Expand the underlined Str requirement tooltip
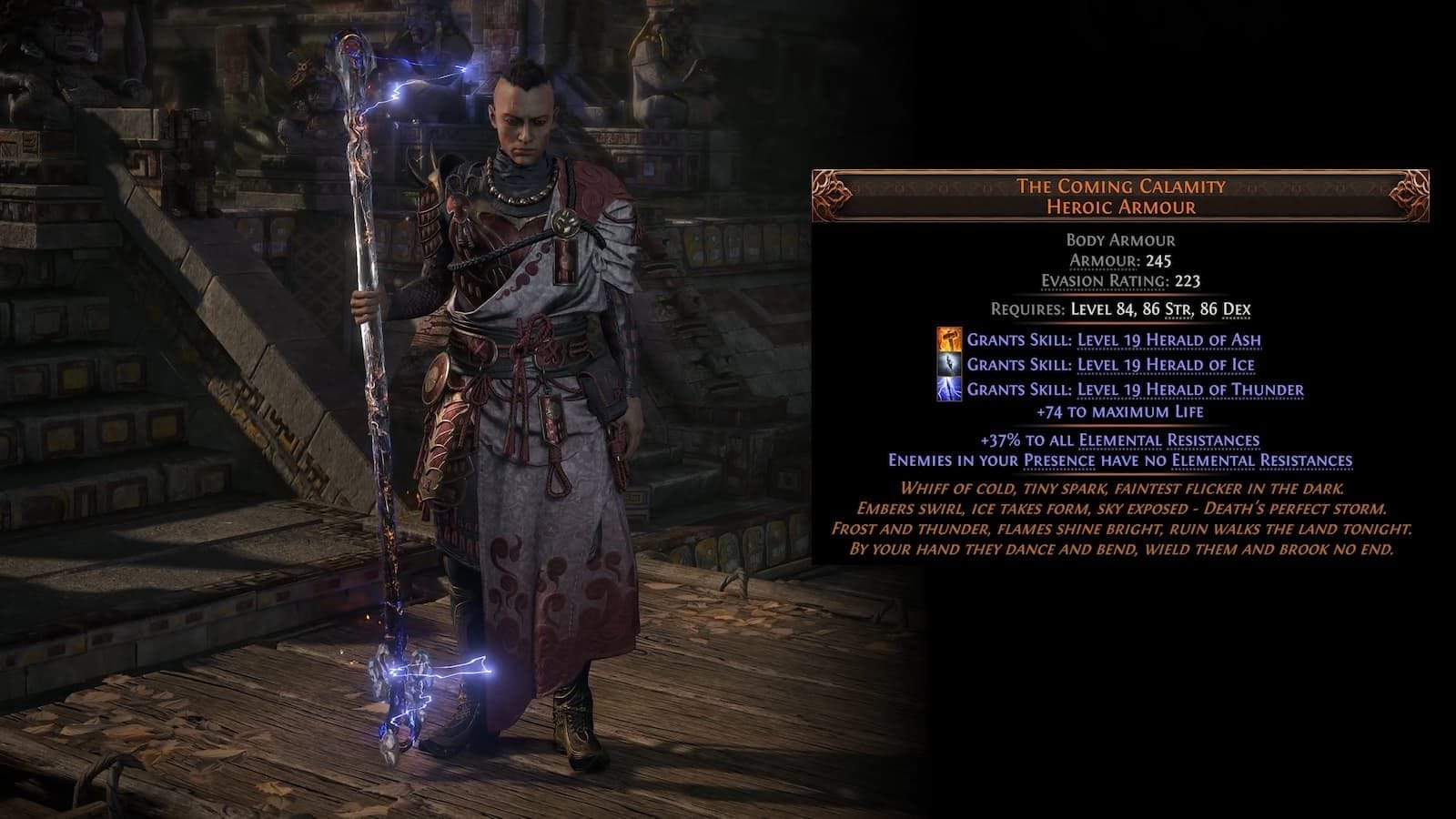1456x819 pixels. pyautogui.click(x=1178, y=309)
